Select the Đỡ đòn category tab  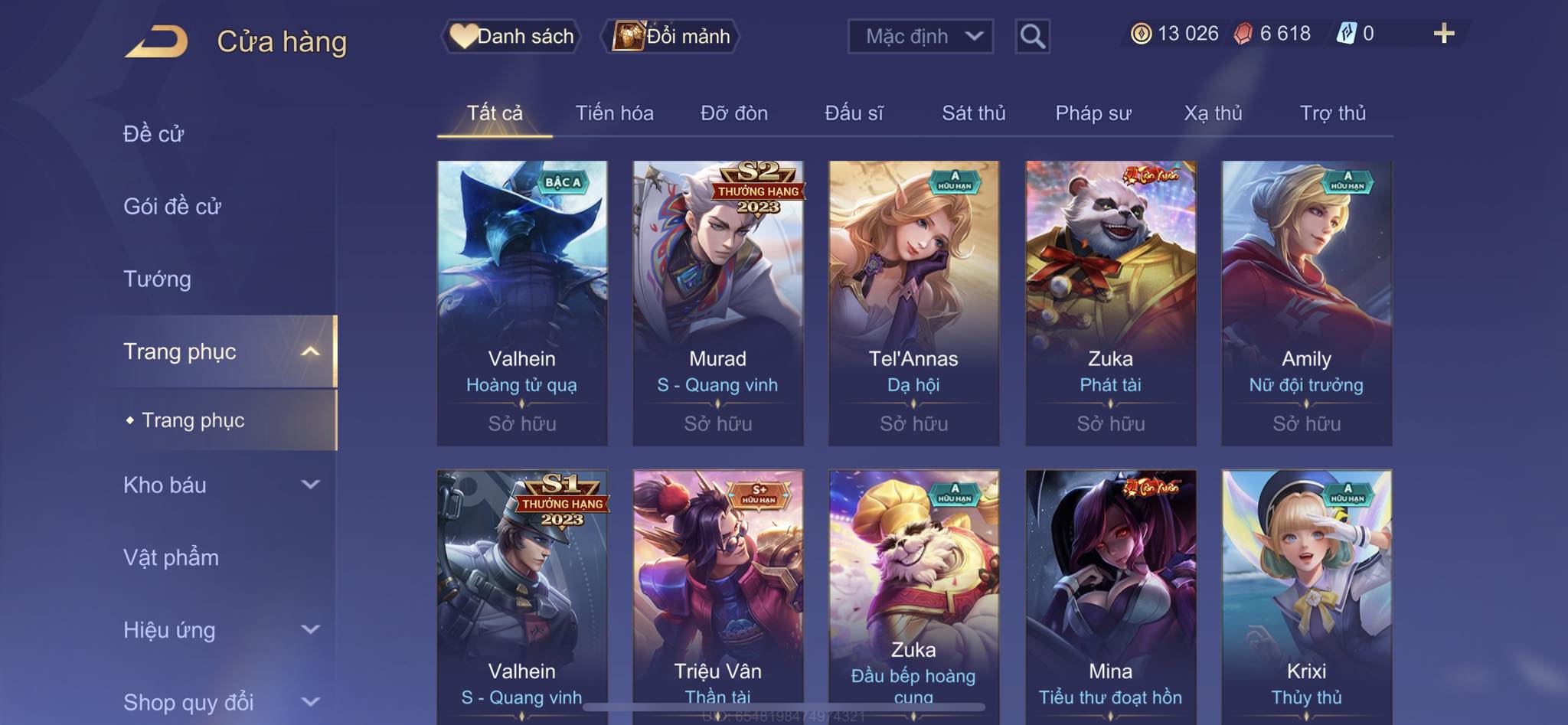(x=733, y=113)
